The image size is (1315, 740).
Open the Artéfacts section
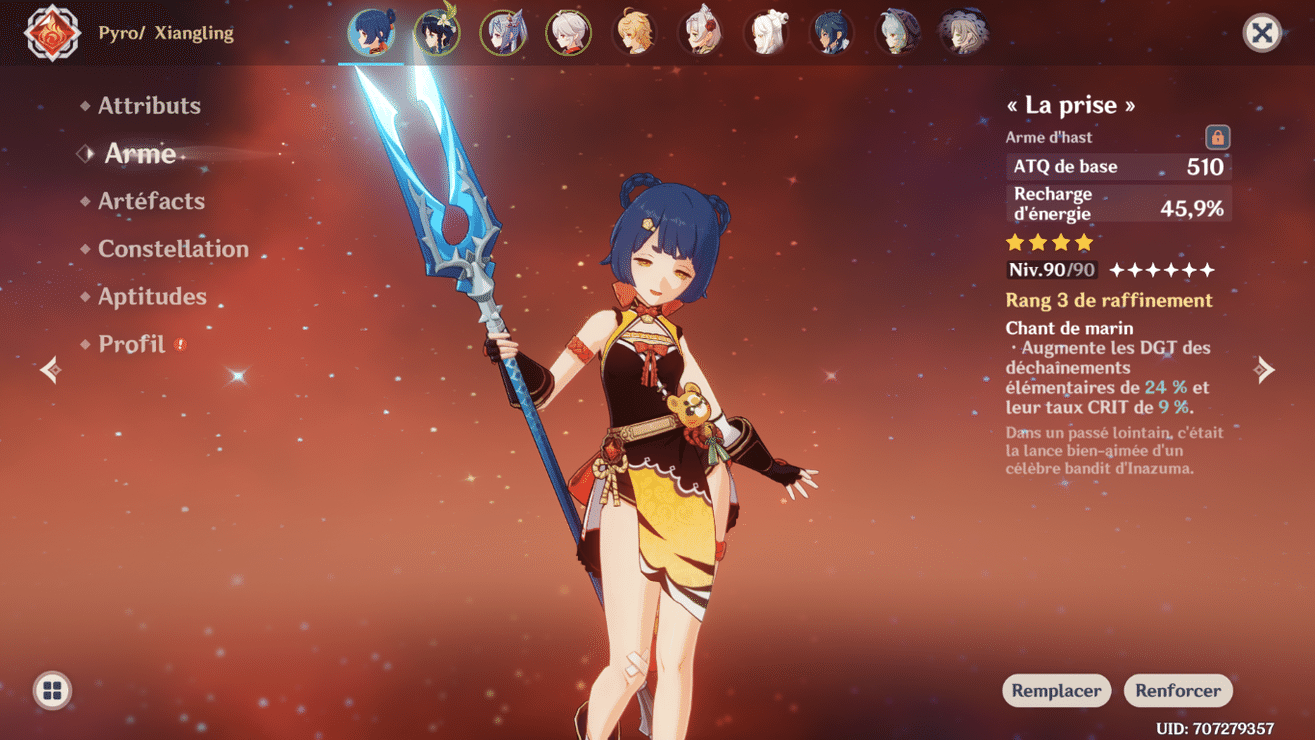click(x=152, y=201)
